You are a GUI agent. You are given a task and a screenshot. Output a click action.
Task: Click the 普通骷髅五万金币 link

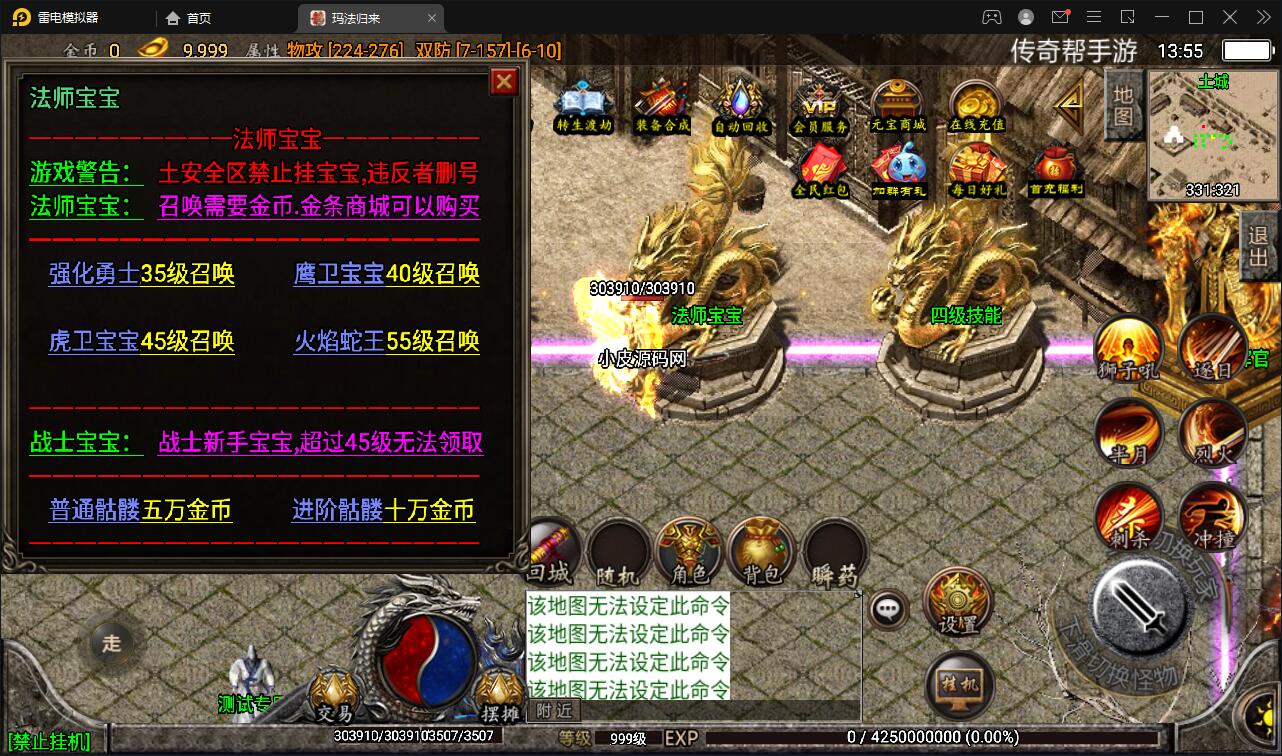point(140,510)
